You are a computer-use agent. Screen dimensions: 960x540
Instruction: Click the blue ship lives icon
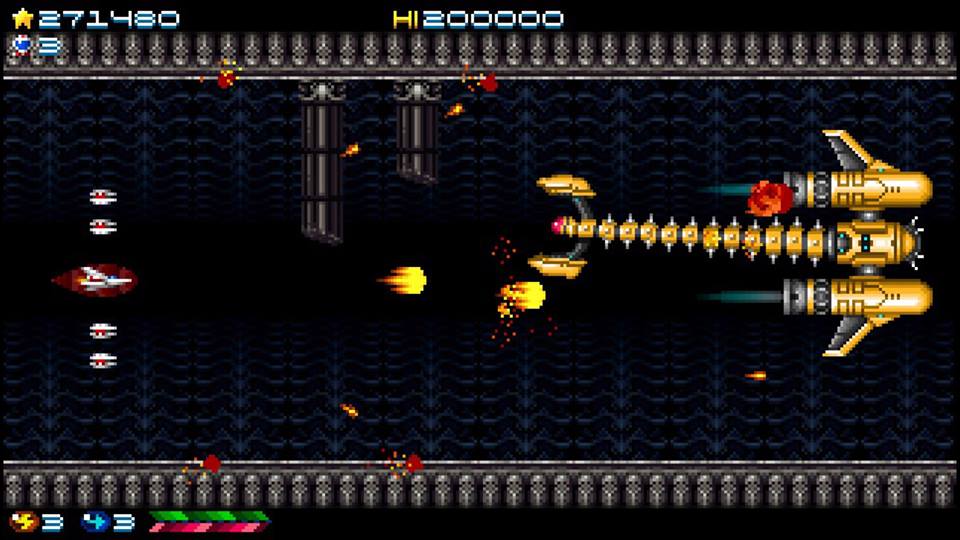pyautogui.click(x=22, y=44)
